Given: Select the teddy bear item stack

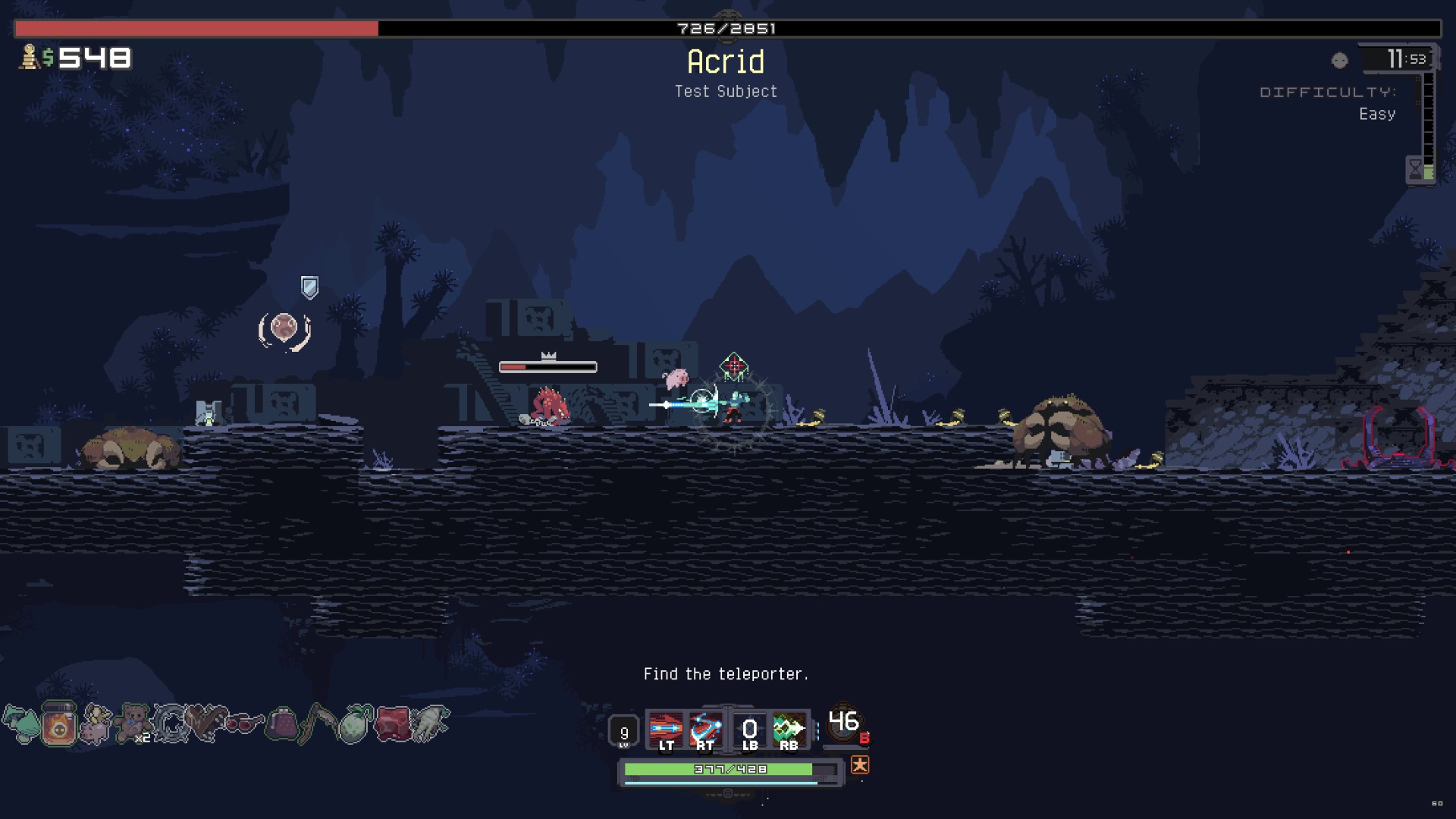Looking at the screenshot, I should 134,723.
